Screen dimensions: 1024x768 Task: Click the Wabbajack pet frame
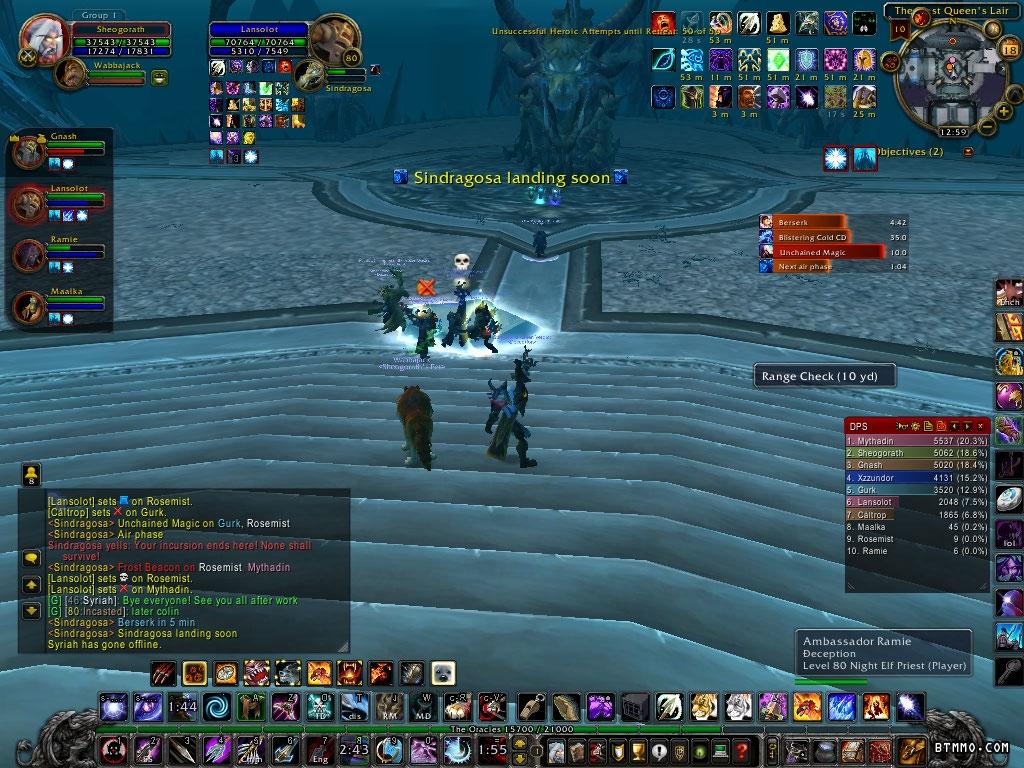(70, 73)
